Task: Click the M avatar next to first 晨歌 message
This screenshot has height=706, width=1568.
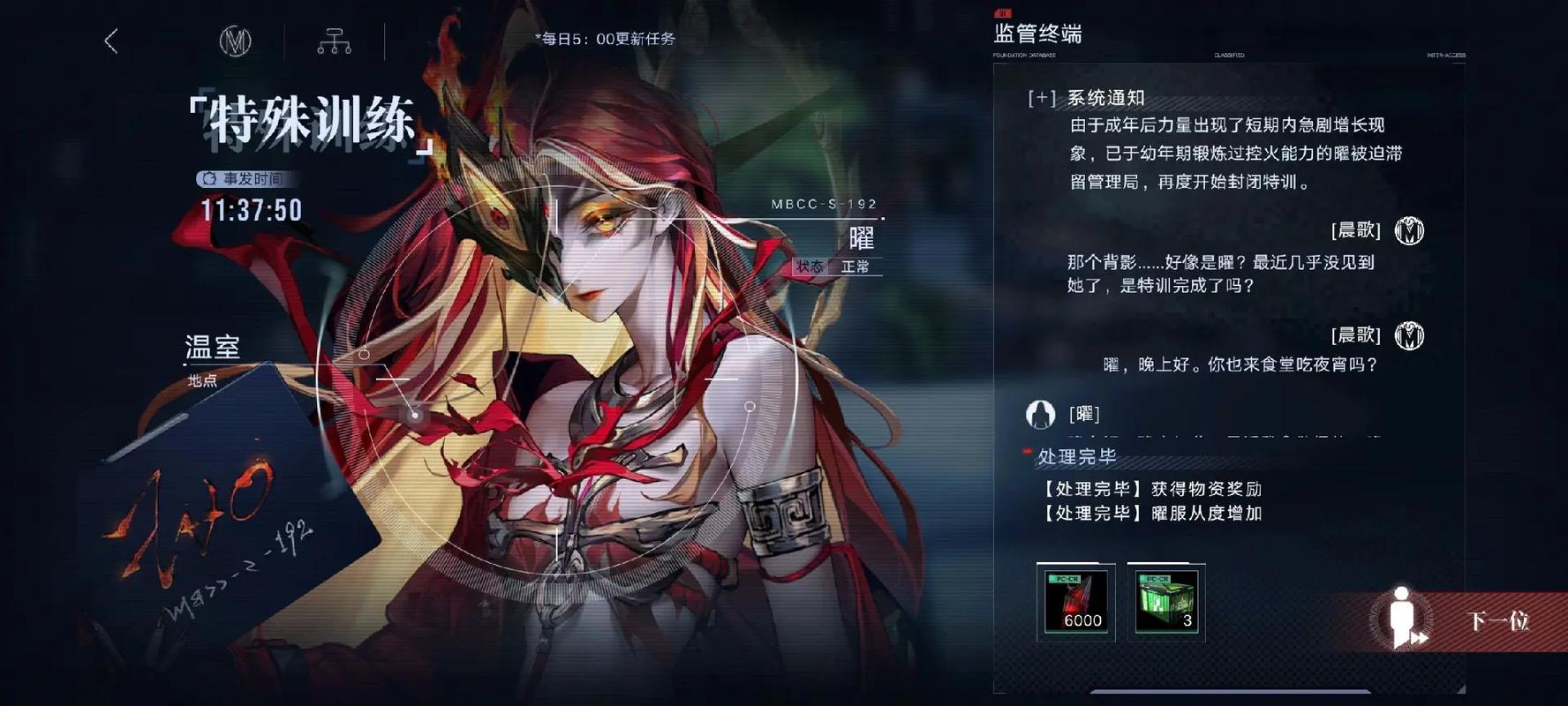Action: pyautogui.click(x=1411, y=230)
